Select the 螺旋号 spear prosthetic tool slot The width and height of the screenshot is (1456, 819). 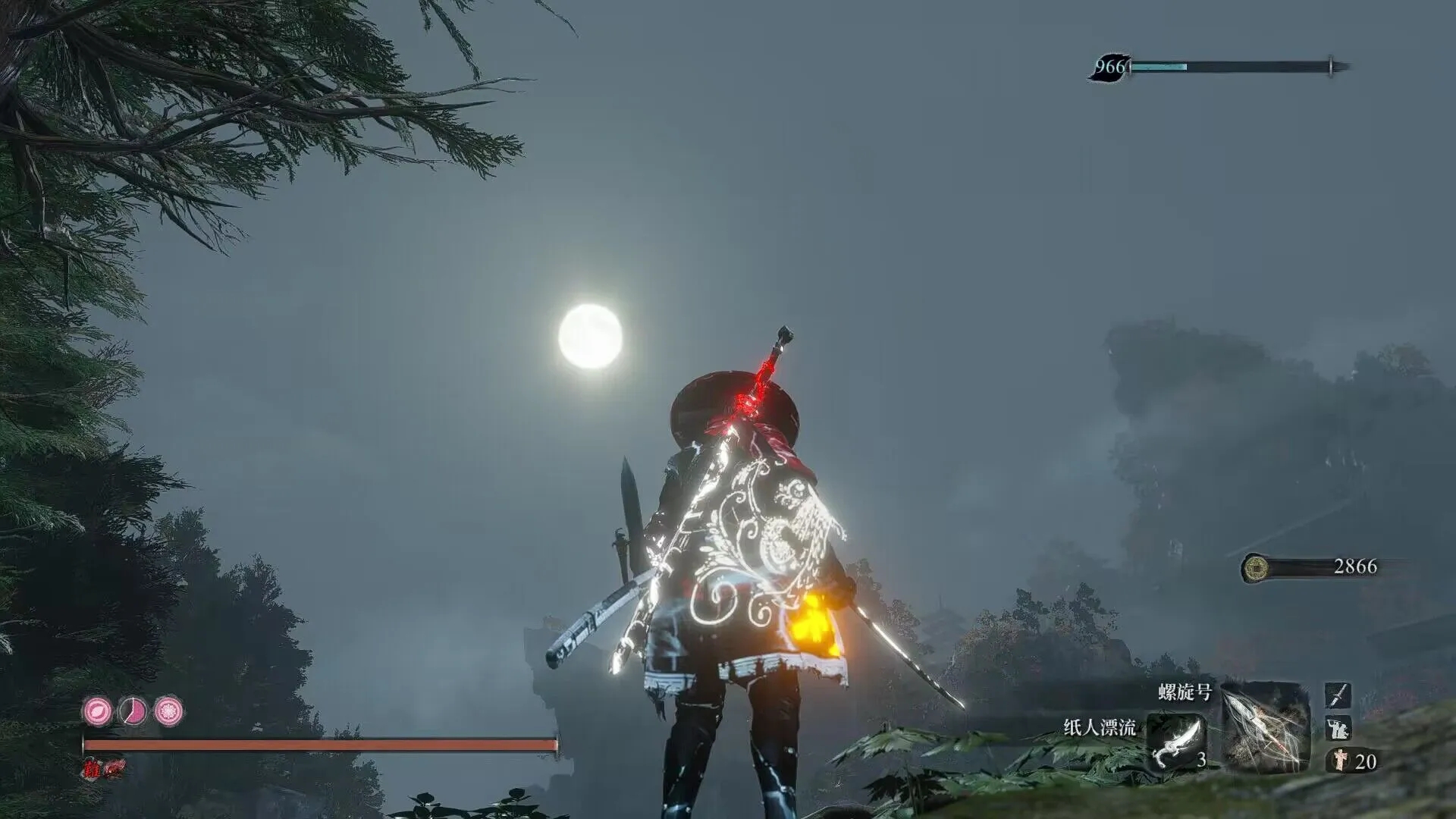pos(1263,726)
